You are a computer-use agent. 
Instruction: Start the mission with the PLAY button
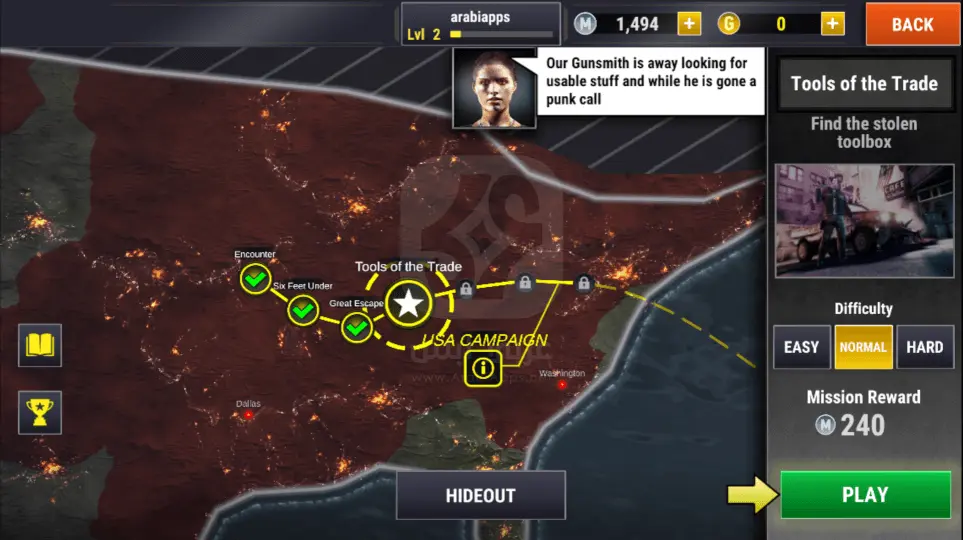[x=865, y=494]
